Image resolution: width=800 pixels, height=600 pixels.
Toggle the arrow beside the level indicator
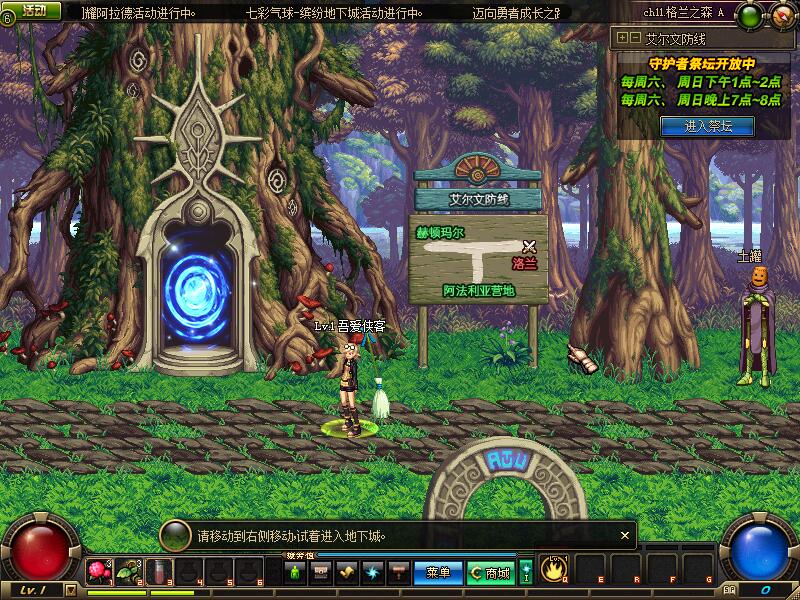pos(69,590)
